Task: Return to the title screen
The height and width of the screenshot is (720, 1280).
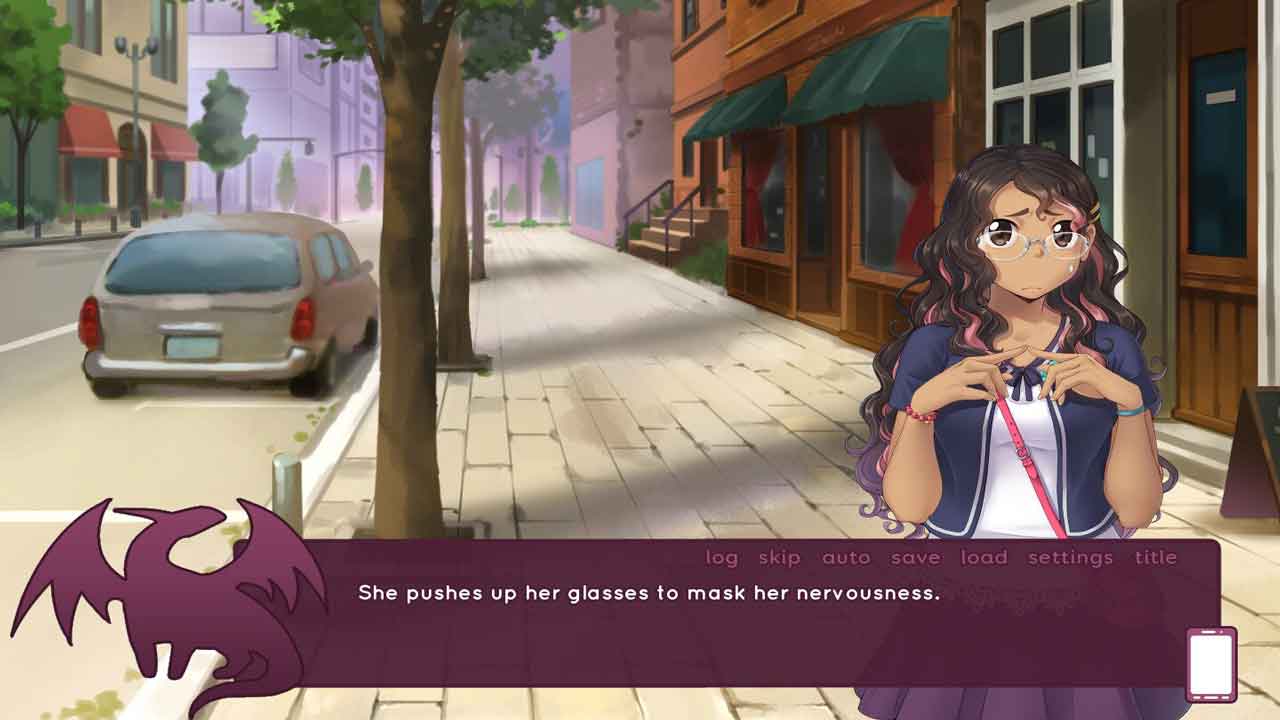Action: point(1155,558)
